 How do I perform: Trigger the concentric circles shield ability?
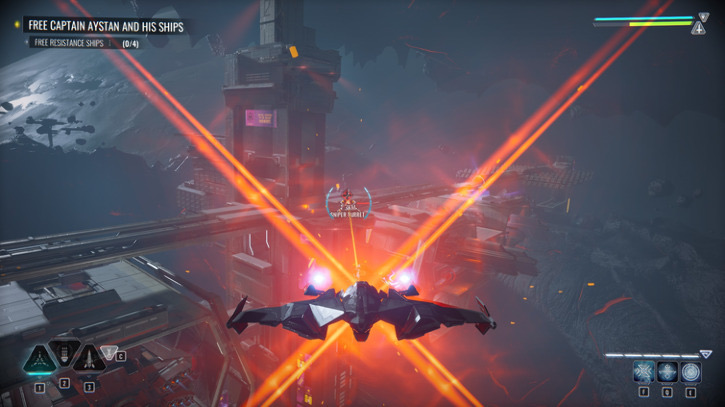pyautogui.click(x=691, y=372)
